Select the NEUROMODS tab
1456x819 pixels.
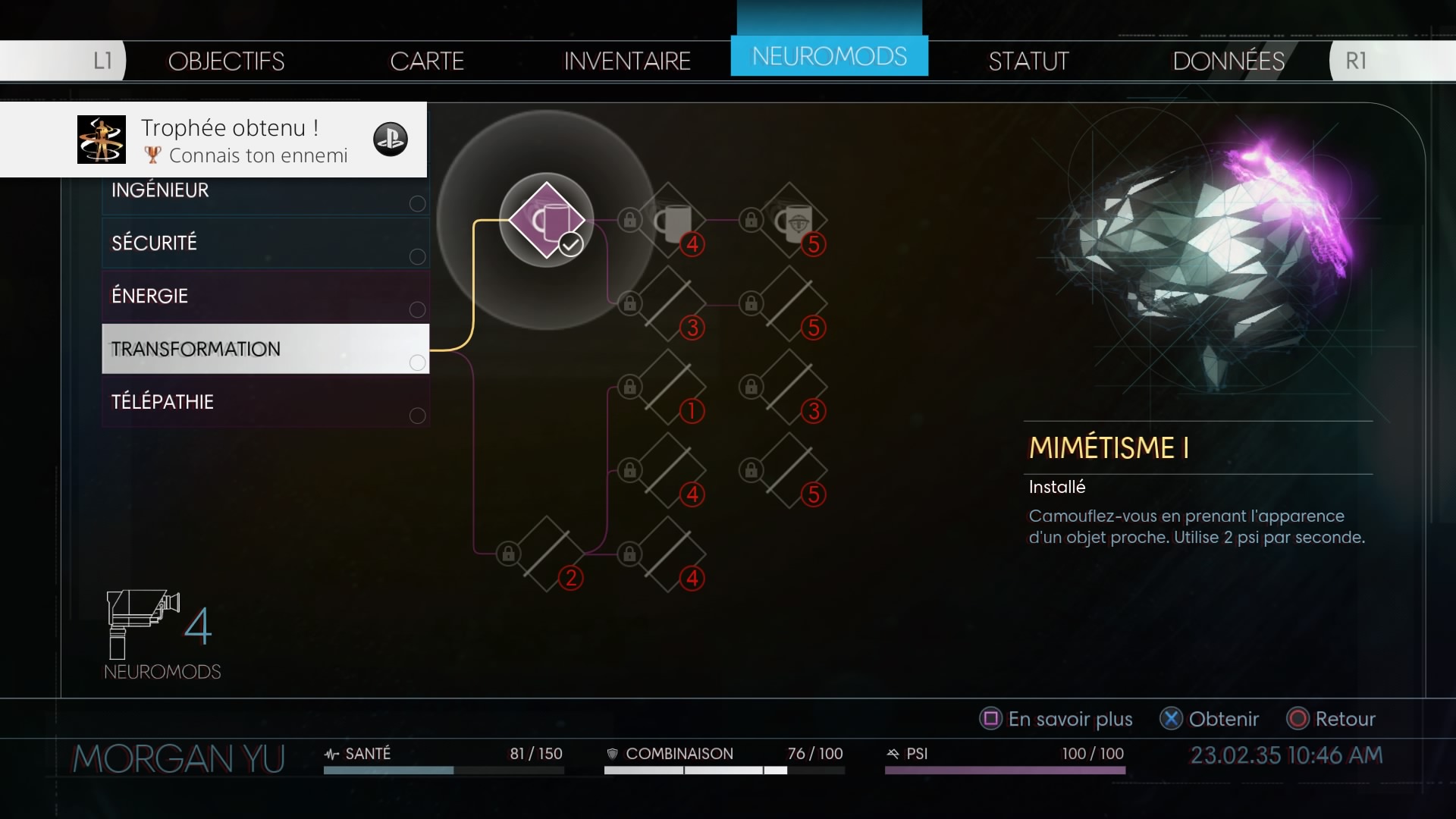[x=829, y=56]
